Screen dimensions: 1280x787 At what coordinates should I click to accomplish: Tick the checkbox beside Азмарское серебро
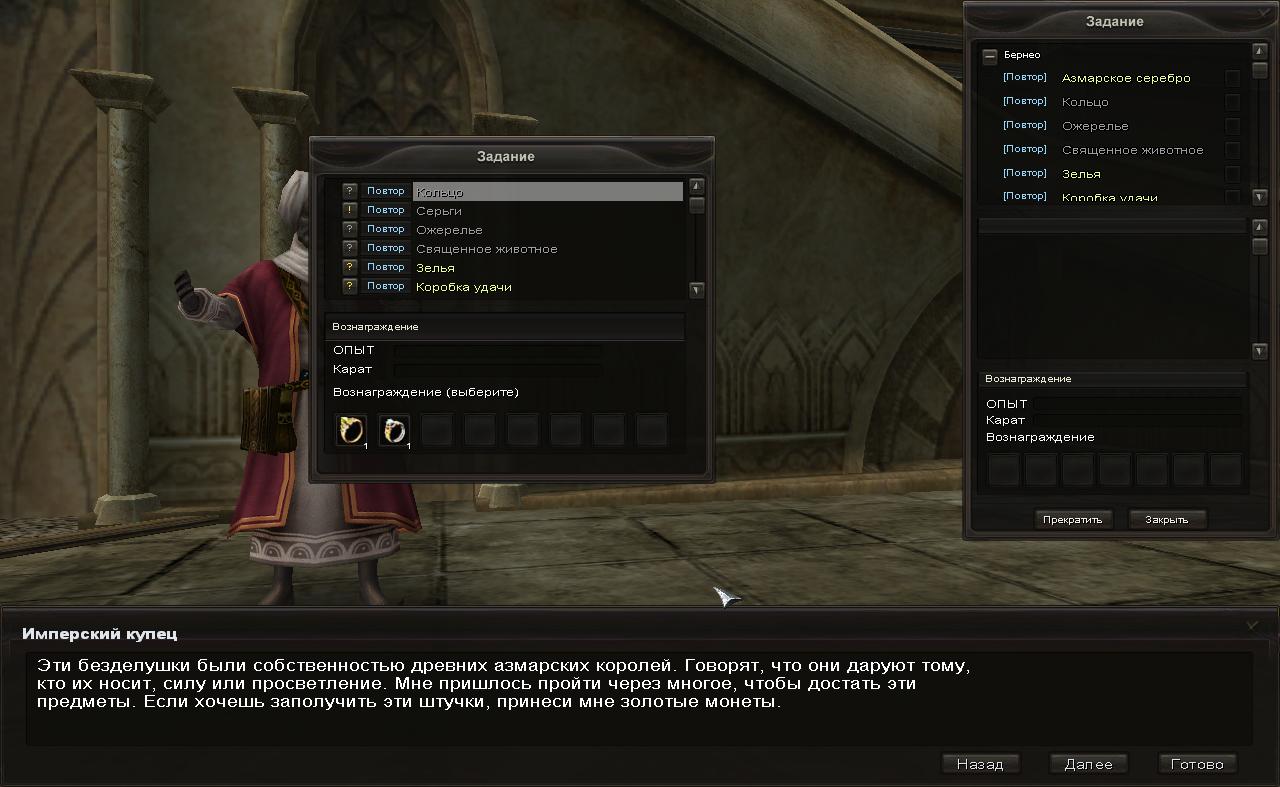pos(1232,78)
